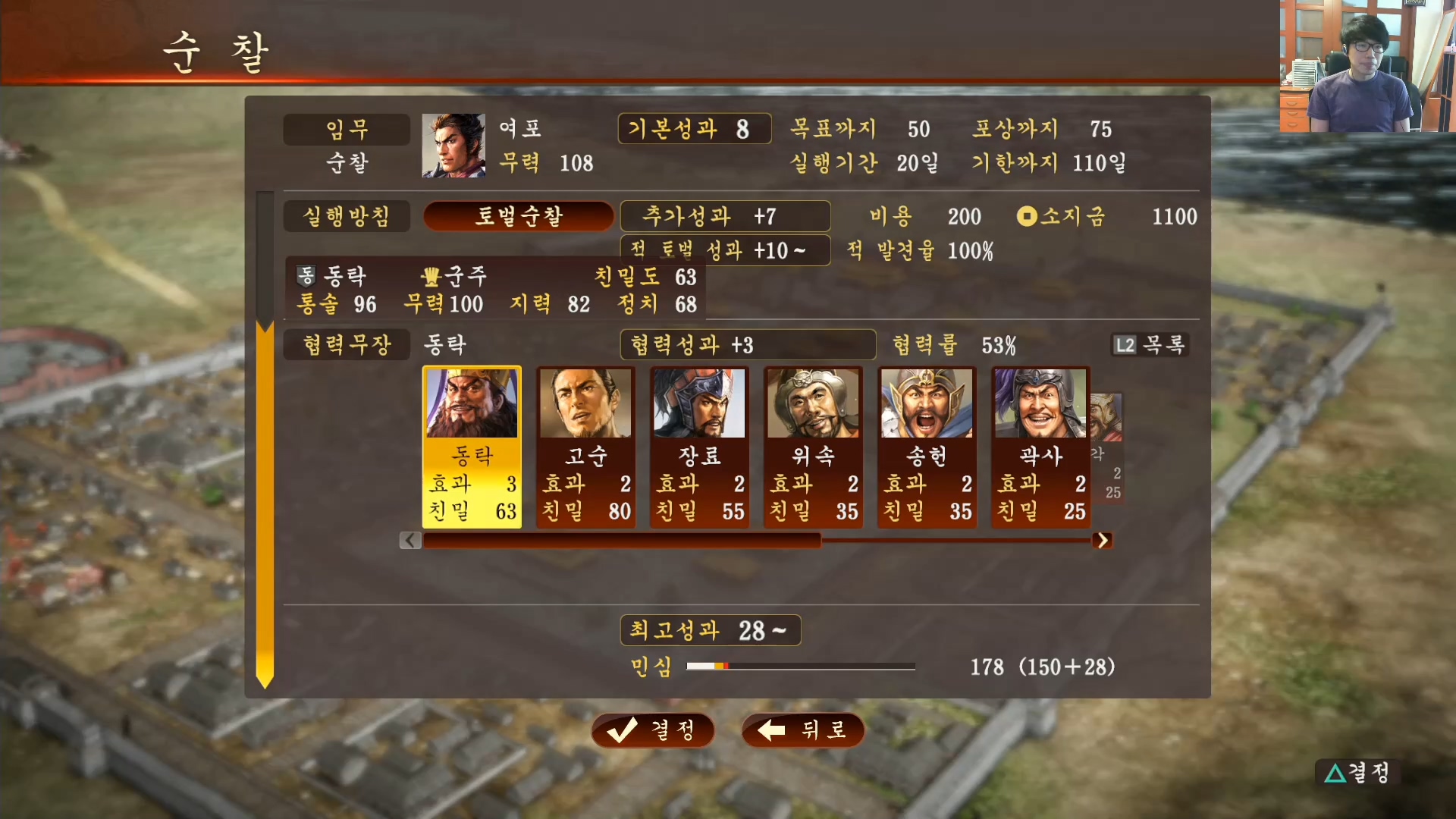
Task: Click the right arrow to scroll officer list
Action: tap(1103, 540)
